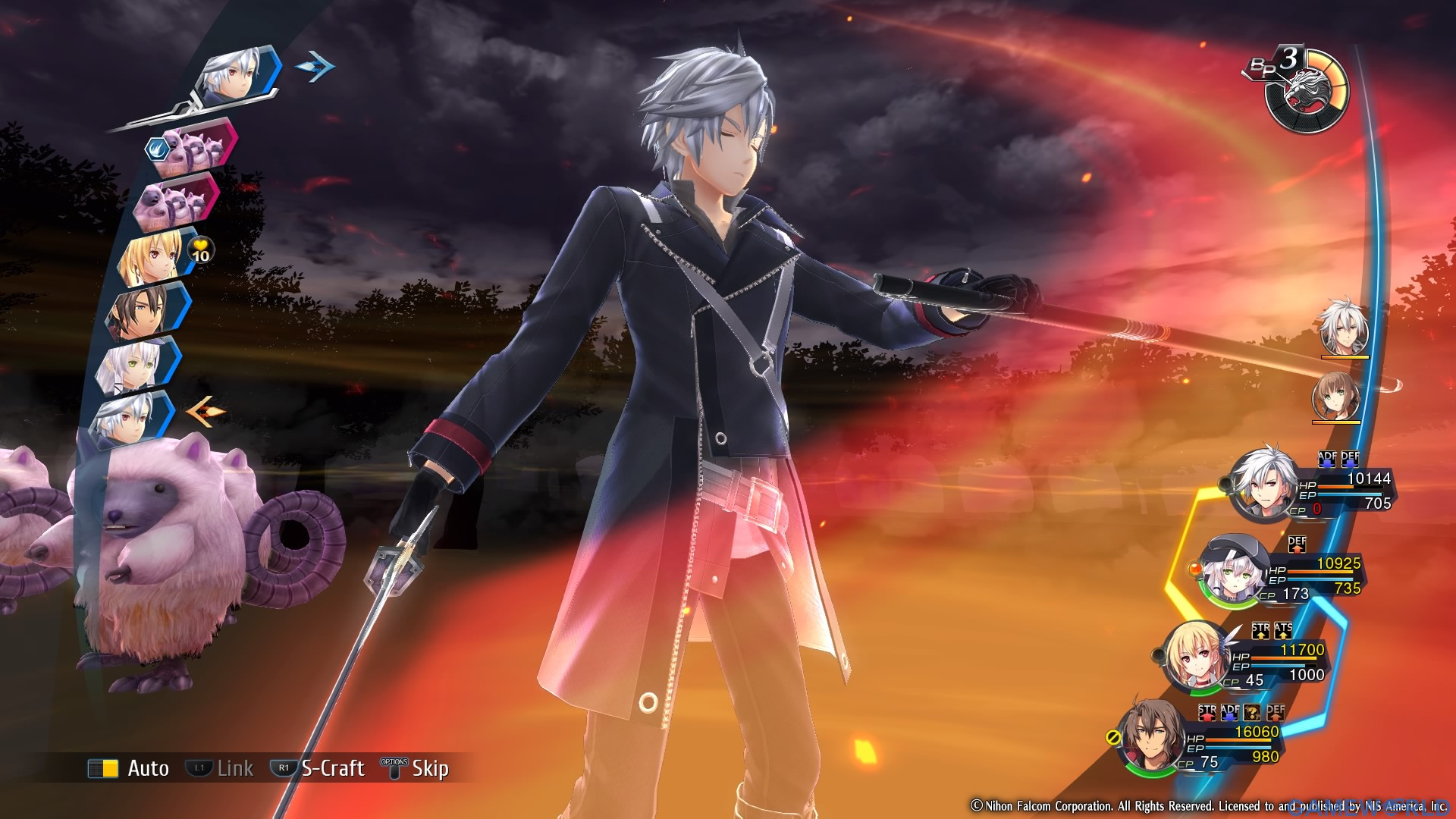Activate the S-Craft command
The image size is (1456, 819).
(318, 768)
